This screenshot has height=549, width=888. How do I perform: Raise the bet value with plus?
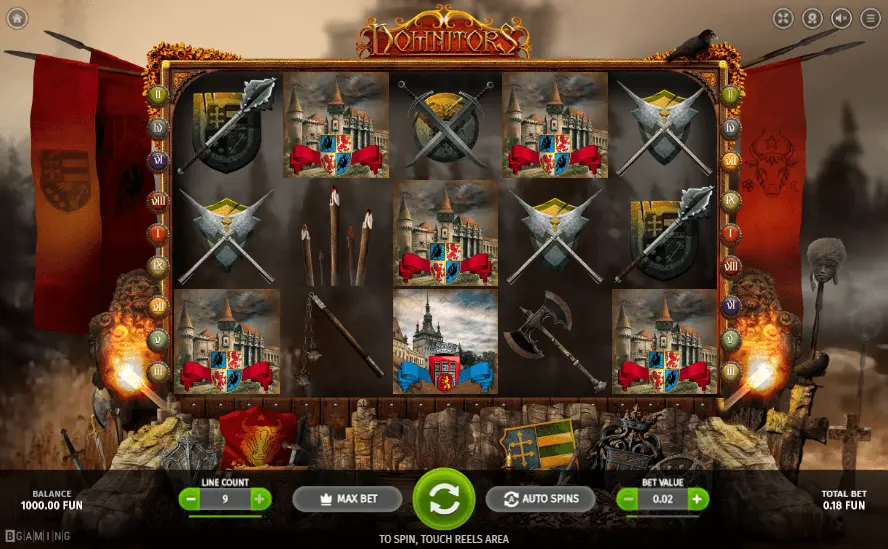tap(698, 498)
